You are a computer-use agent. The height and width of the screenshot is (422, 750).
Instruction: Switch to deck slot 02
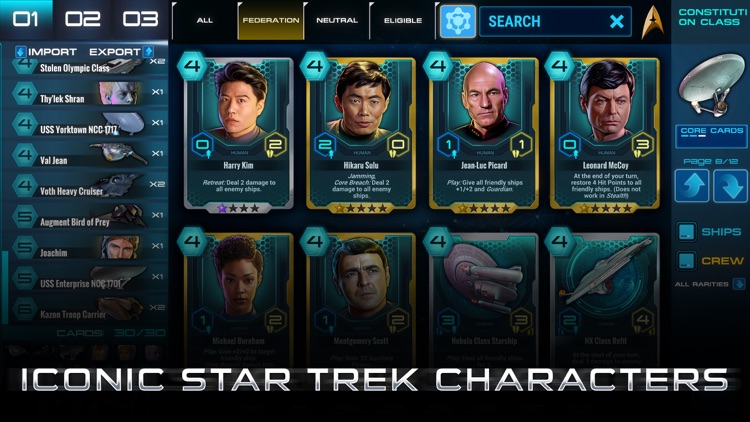84,19
